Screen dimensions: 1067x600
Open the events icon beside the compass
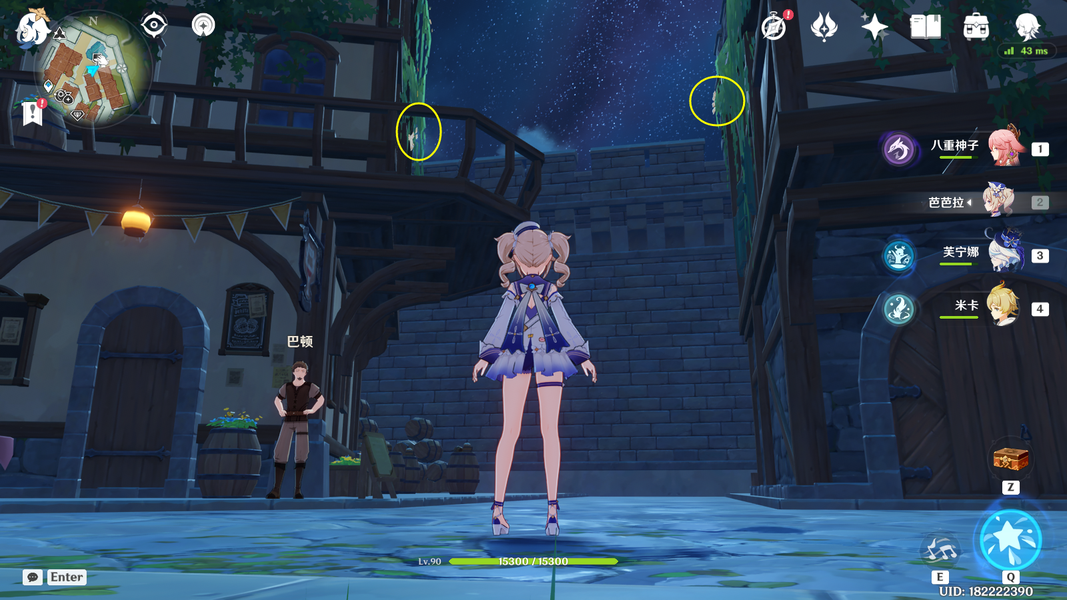[x=824, y=27]
